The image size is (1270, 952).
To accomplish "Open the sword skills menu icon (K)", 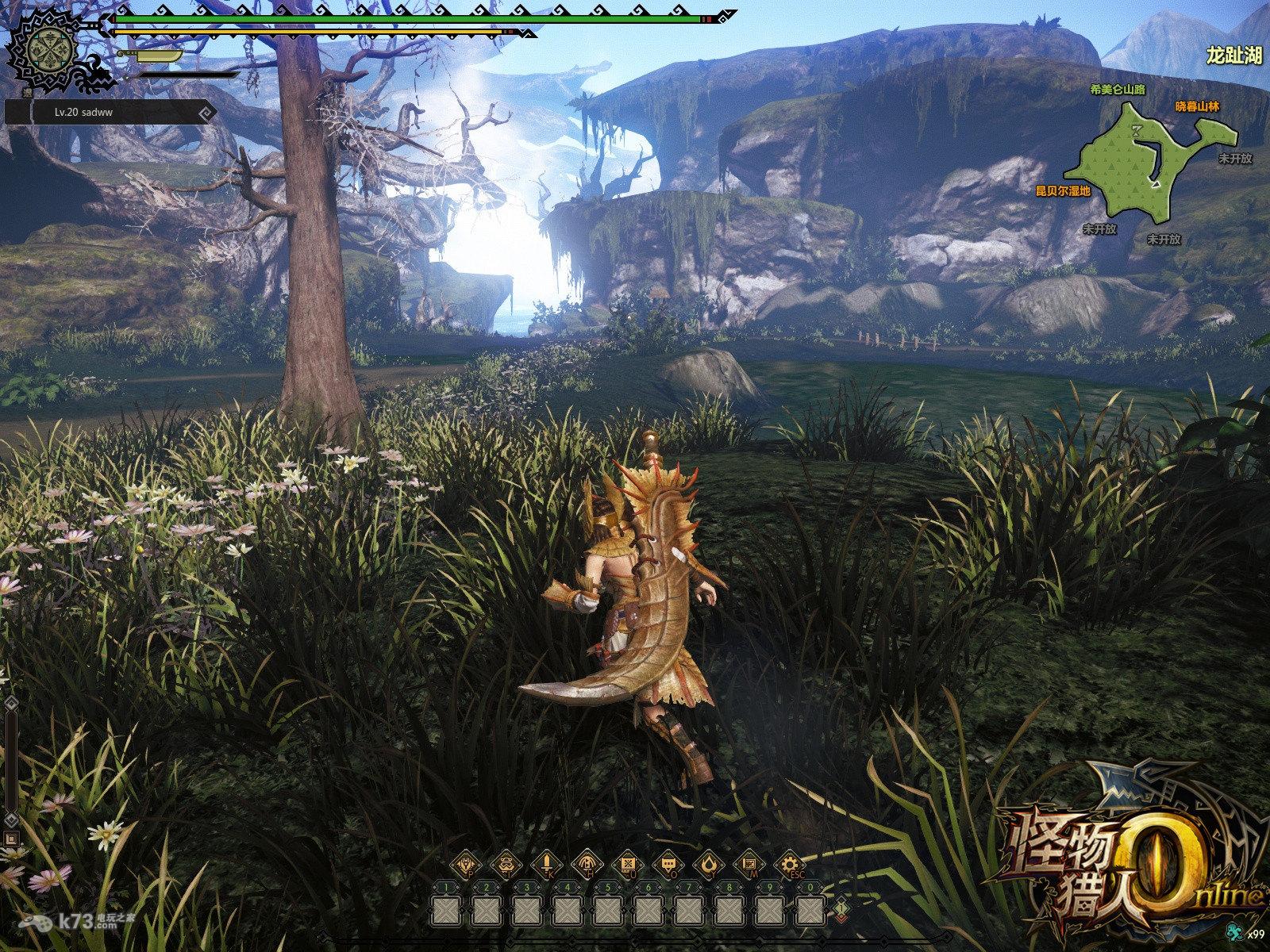I will tap(546, 864).
